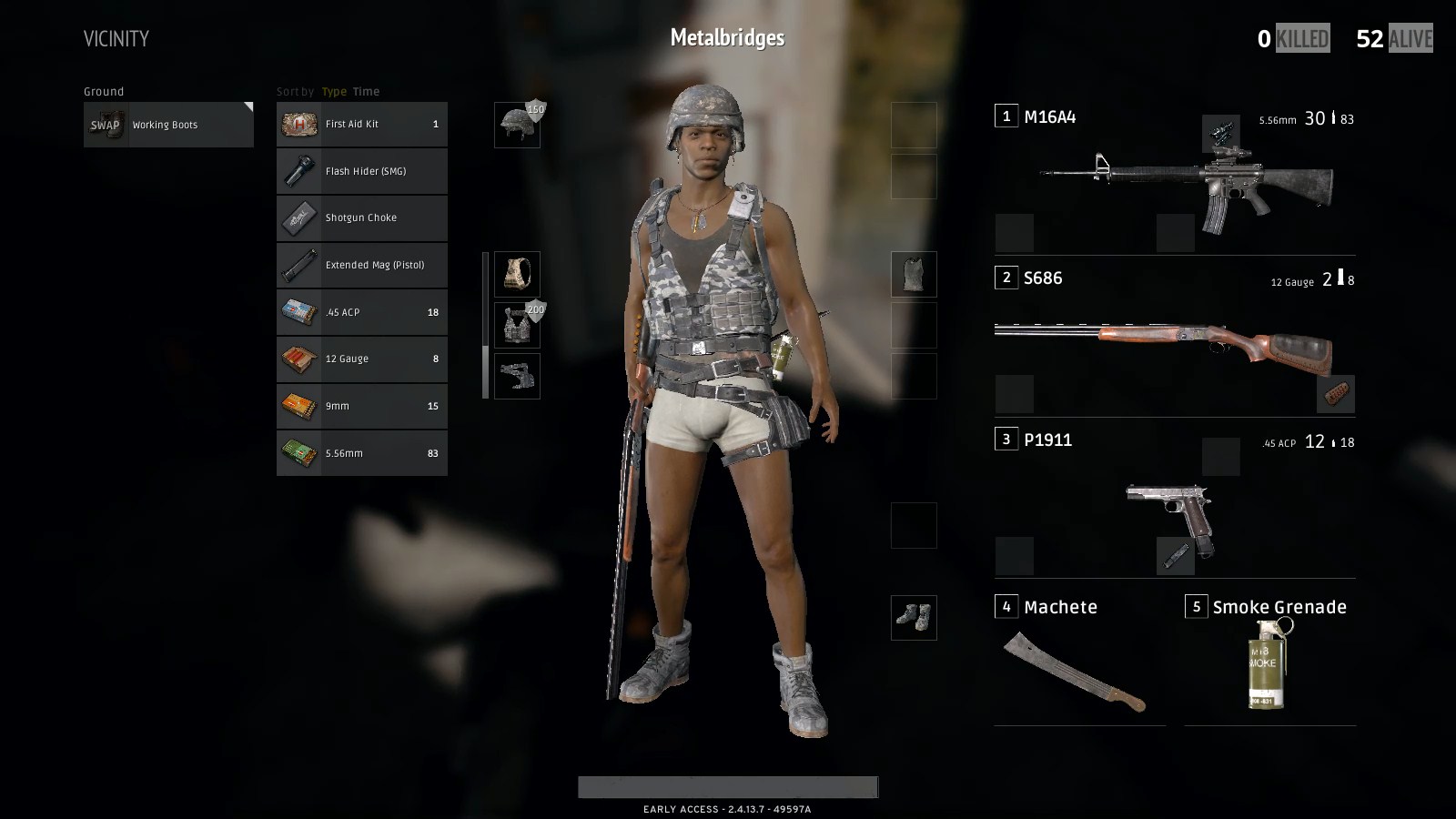
Task: Select the equipped backpack slot
Action: click(517, 274)
